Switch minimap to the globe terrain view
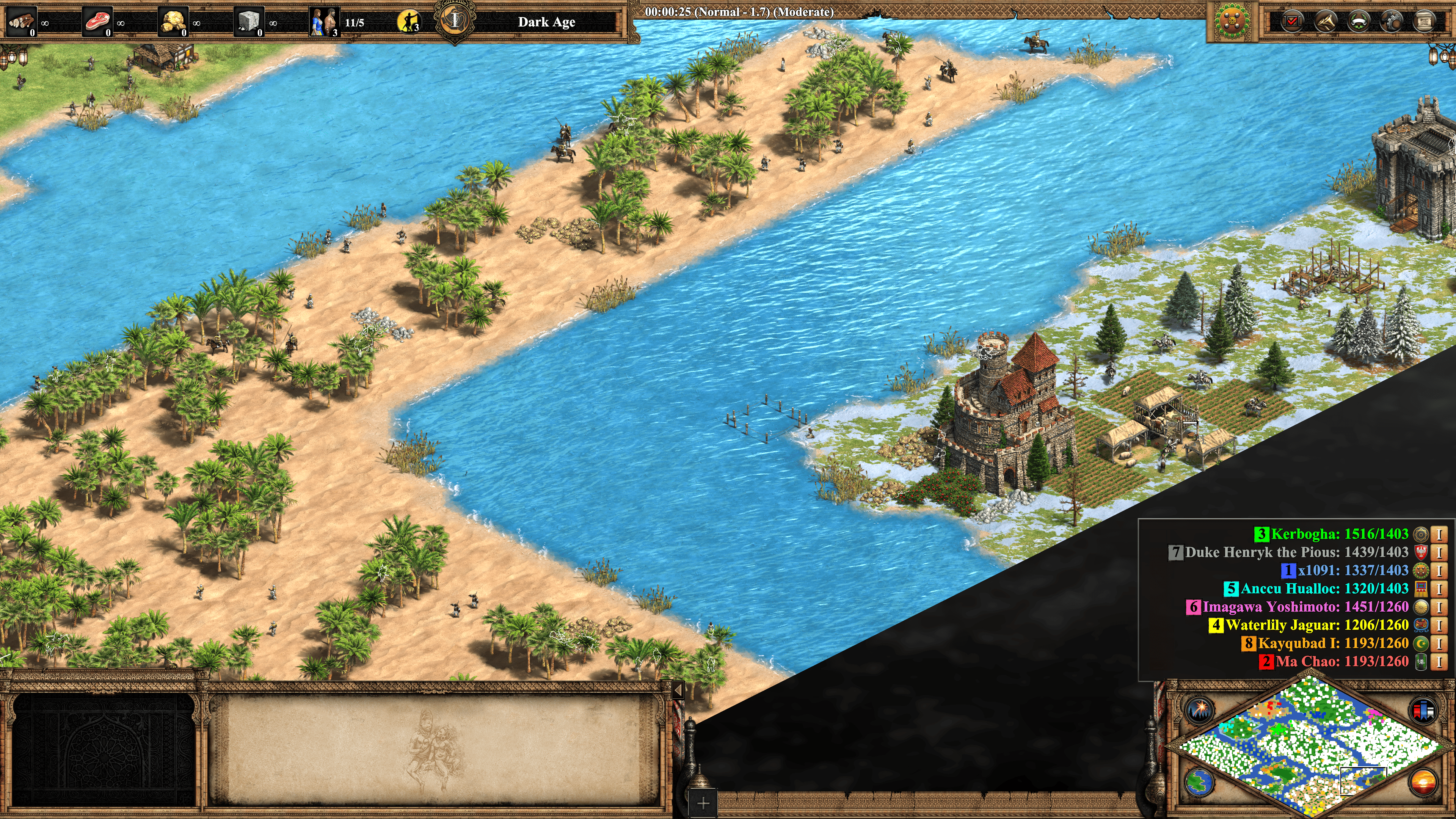This screenshot has width=1456, height=819. pyautogui.click(x=1199, y=782)
